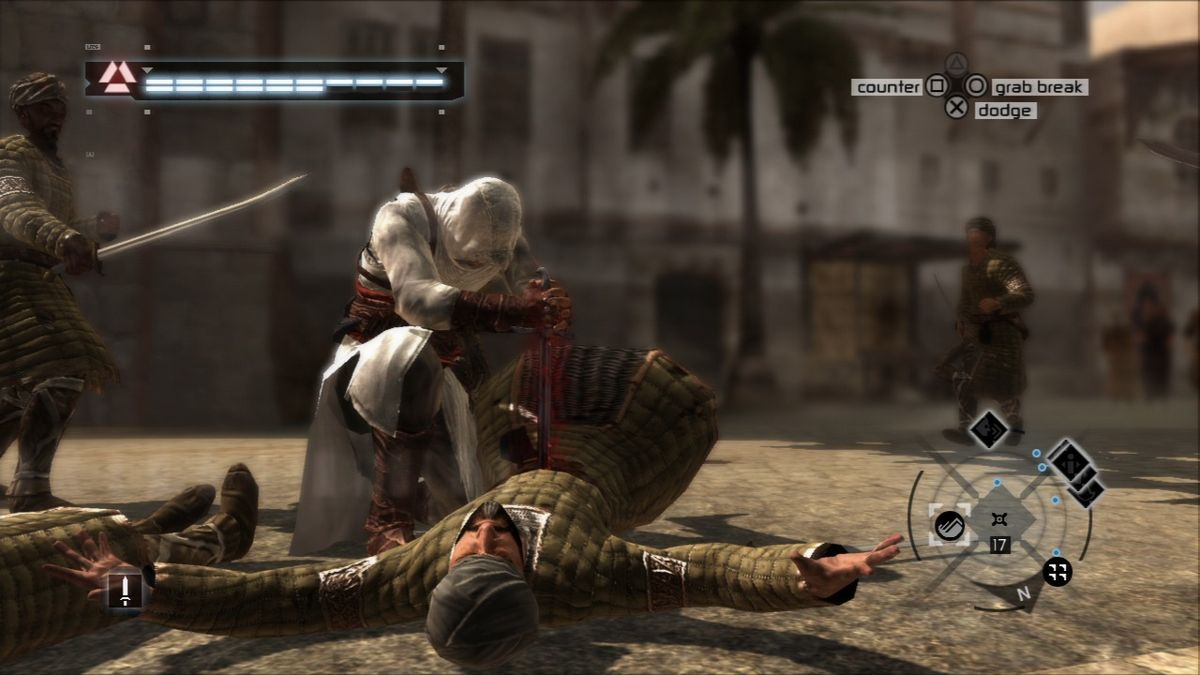Image resolution: width=1200 pixels, height=675 pixels.
Task: Select the equipped sword weapon icon
Action: [x=125, y=589]
